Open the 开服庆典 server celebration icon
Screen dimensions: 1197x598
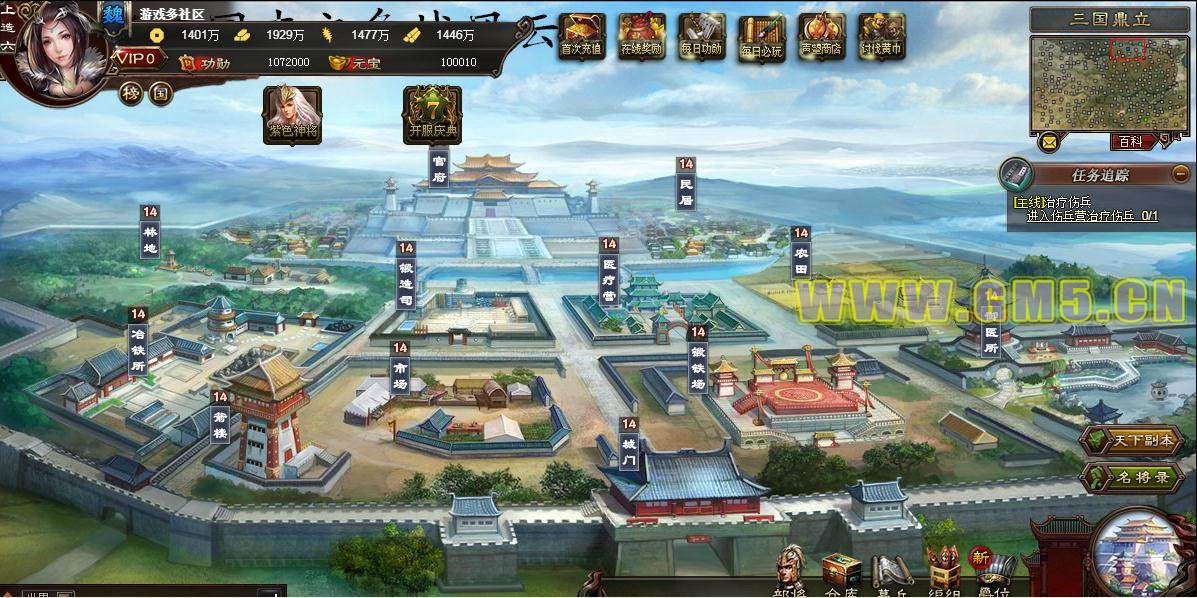coord(432,112)
